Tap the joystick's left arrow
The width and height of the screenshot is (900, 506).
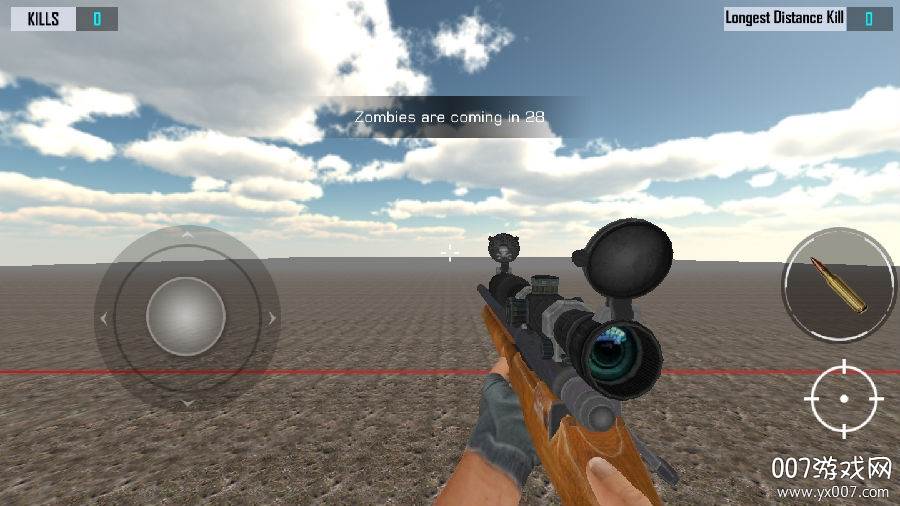103,319
